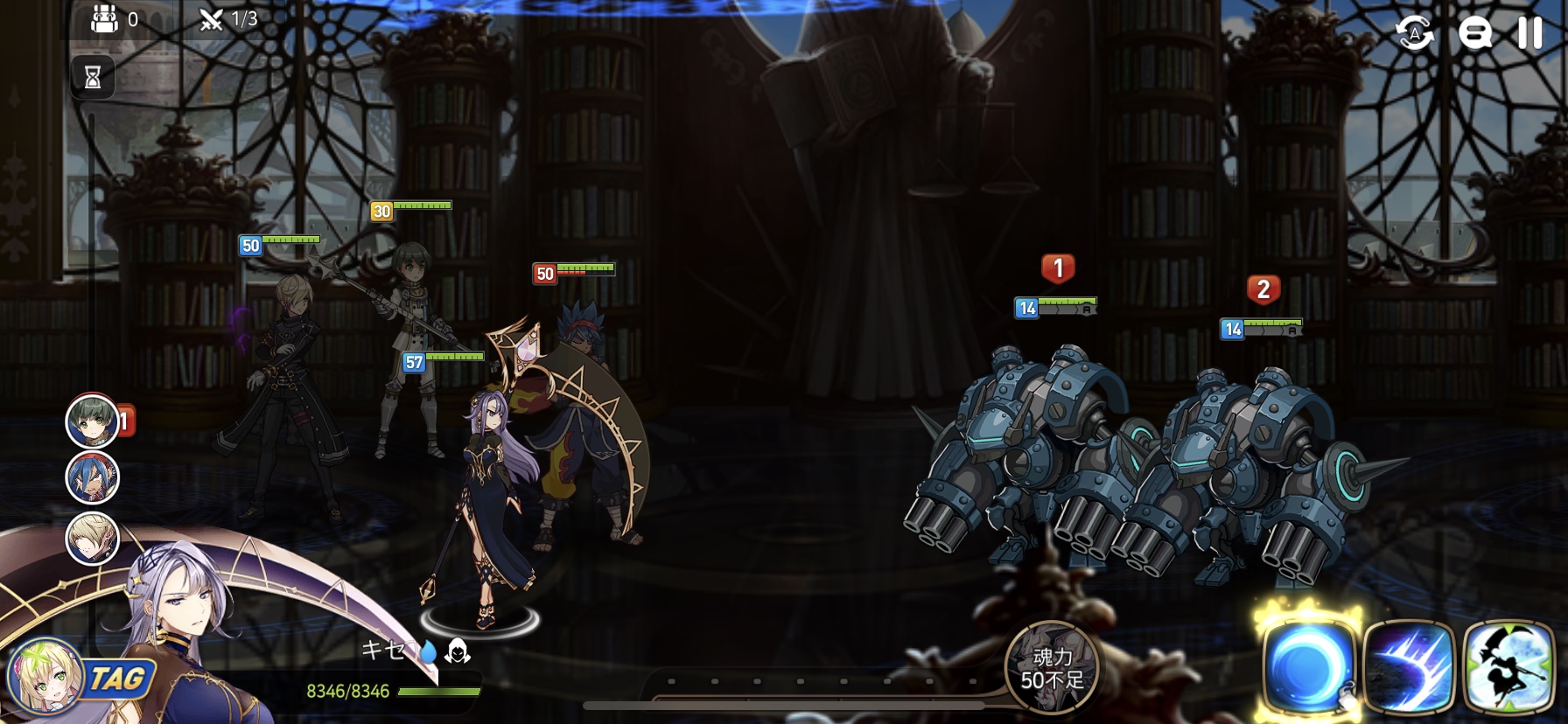Activate the glowing blue orb skill
Viewport: 1568px width, 724px height.
tap(1307, 666)
